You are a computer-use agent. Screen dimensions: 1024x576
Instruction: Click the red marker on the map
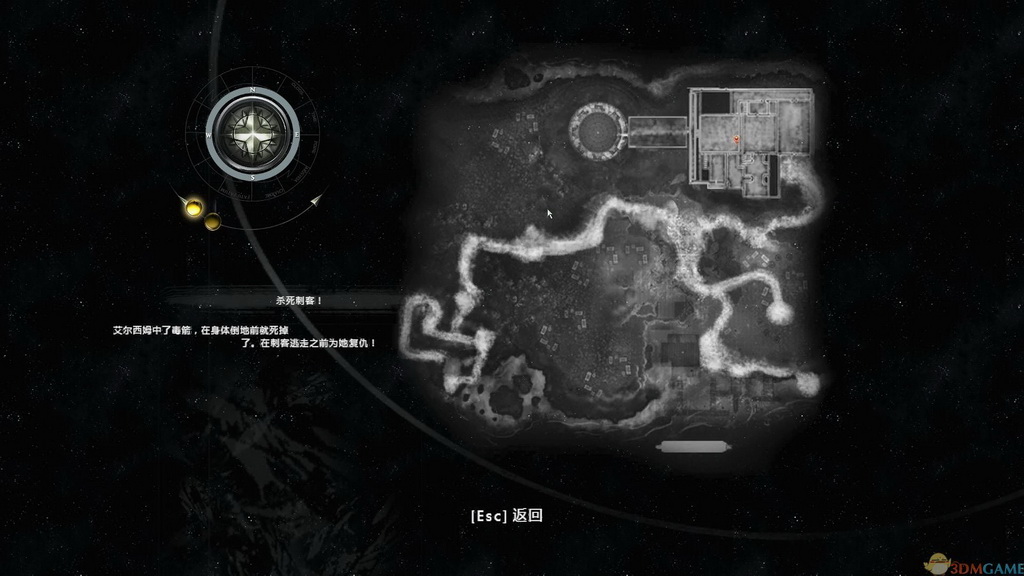(x=737, y=140)
